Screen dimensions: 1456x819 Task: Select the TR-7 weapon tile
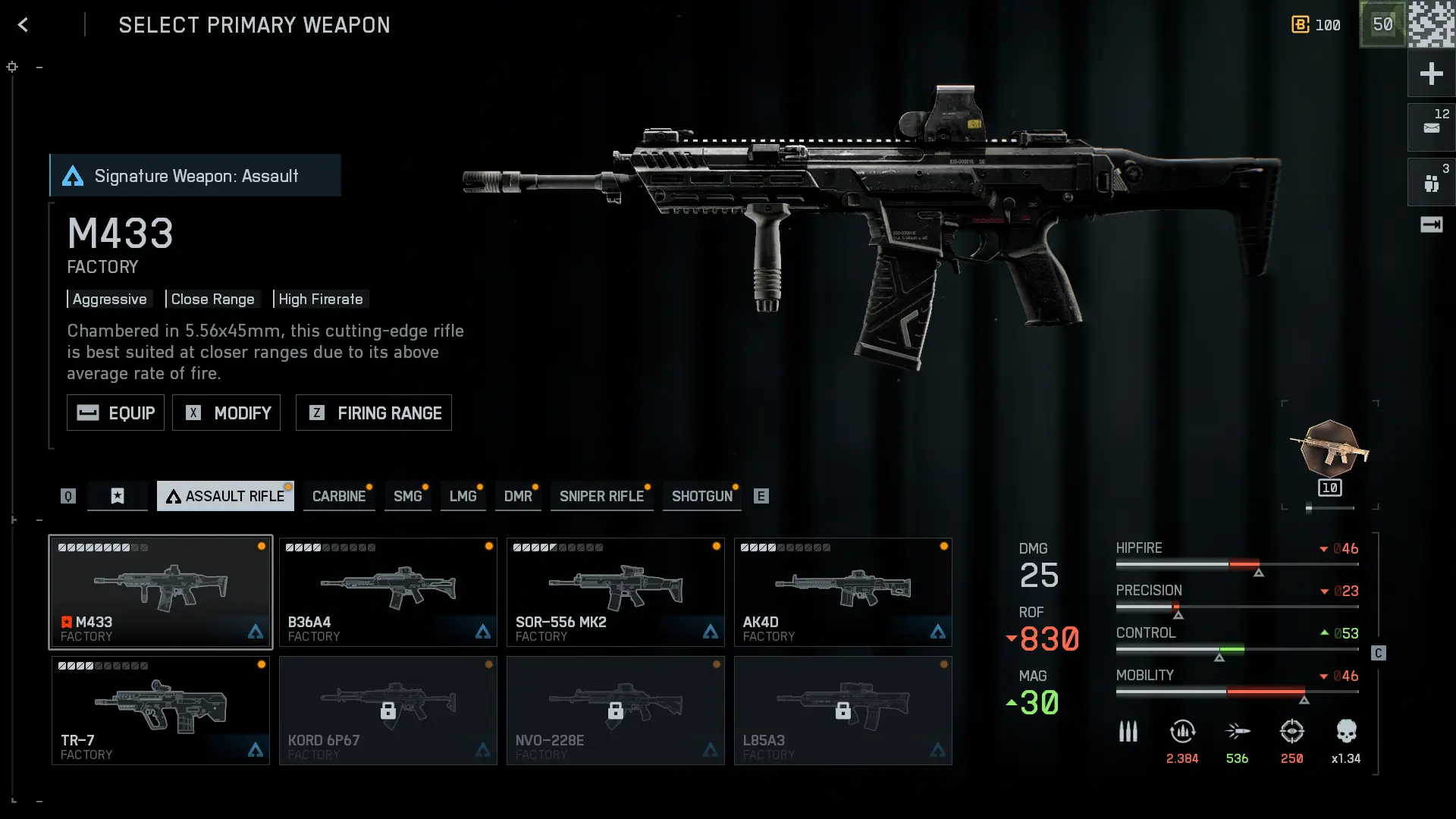tap(160, 711)
